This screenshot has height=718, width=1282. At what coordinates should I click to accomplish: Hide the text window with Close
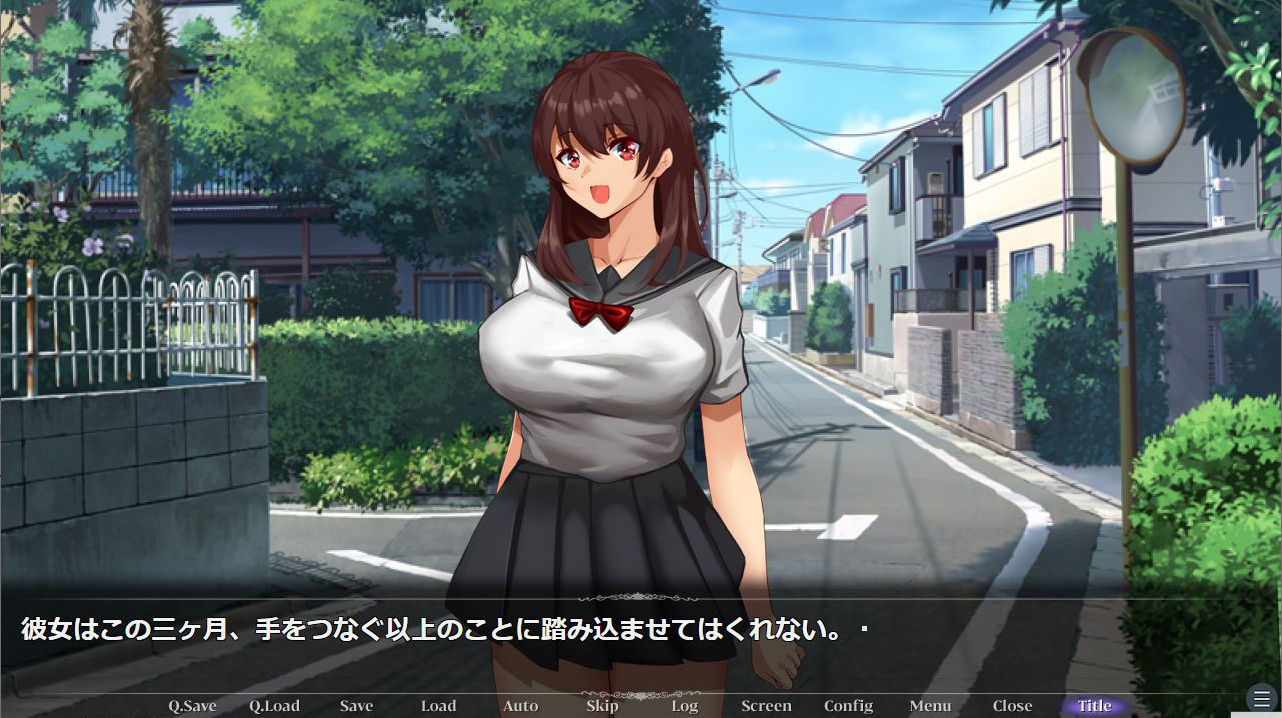coord(1012,706)
